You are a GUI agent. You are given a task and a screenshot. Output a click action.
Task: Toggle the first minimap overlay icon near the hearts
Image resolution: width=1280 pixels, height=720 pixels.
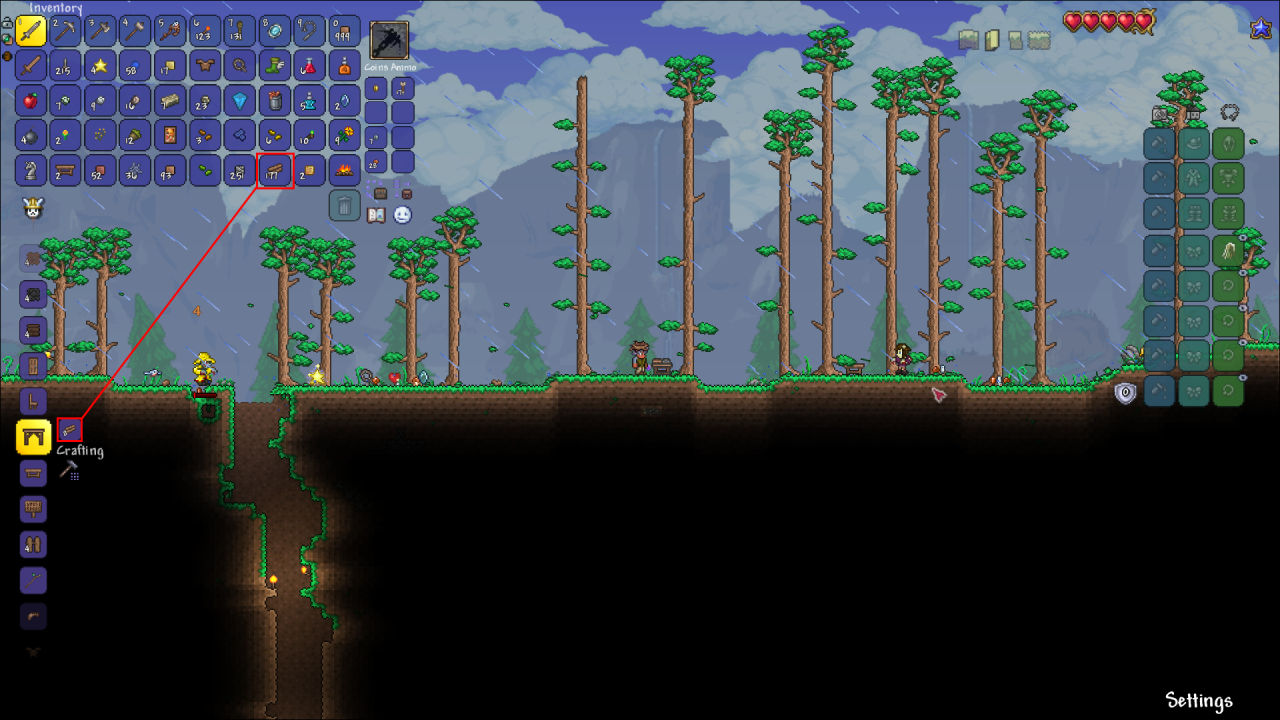pyautogui.click(x=966, y=38)
